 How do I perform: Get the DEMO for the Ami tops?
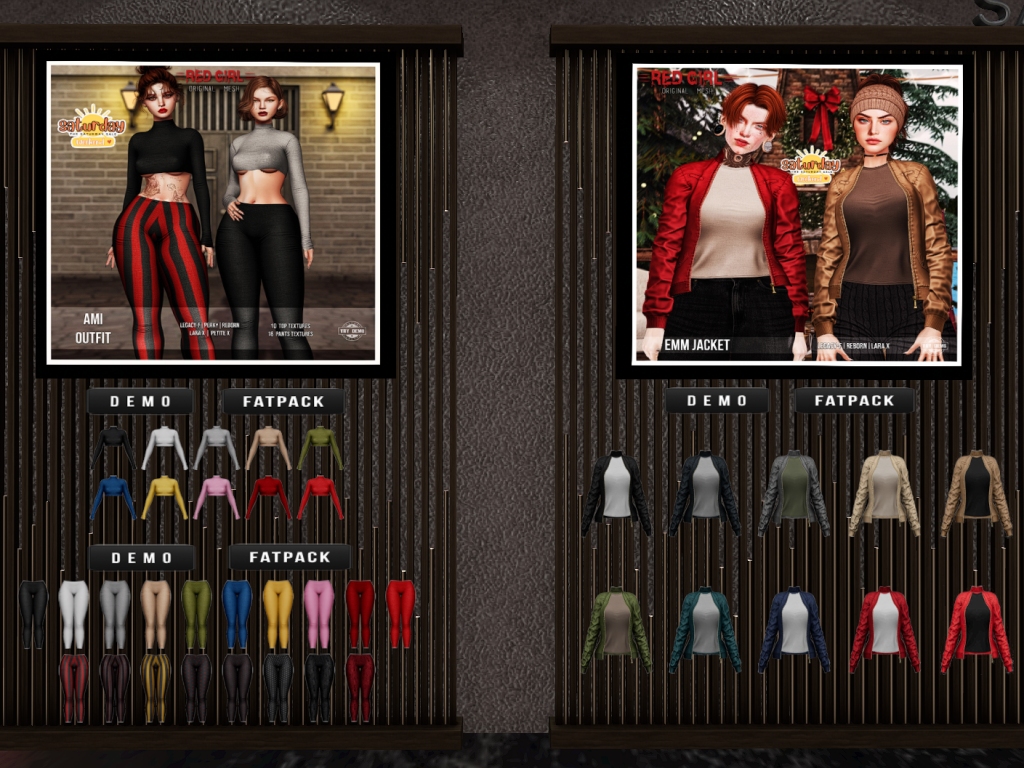[140, 401]
